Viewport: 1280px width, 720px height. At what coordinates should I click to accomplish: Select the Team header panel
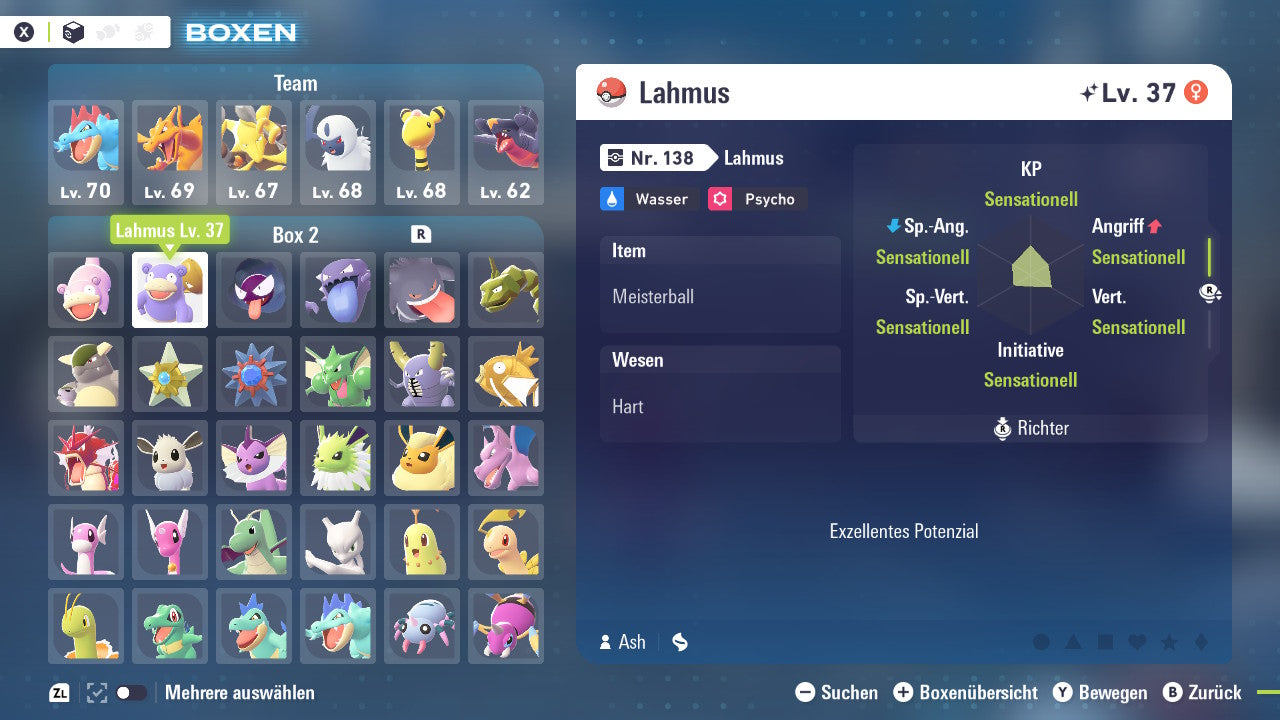pos(295,83)
